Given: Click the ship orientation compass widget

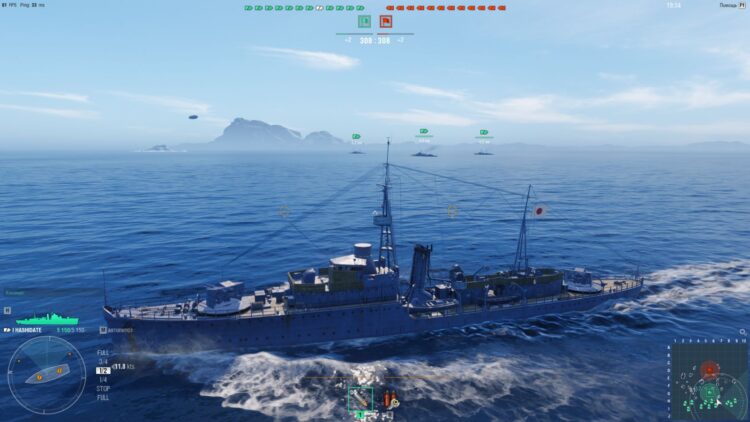Looking at the screenshot, I should coord(46,374).
